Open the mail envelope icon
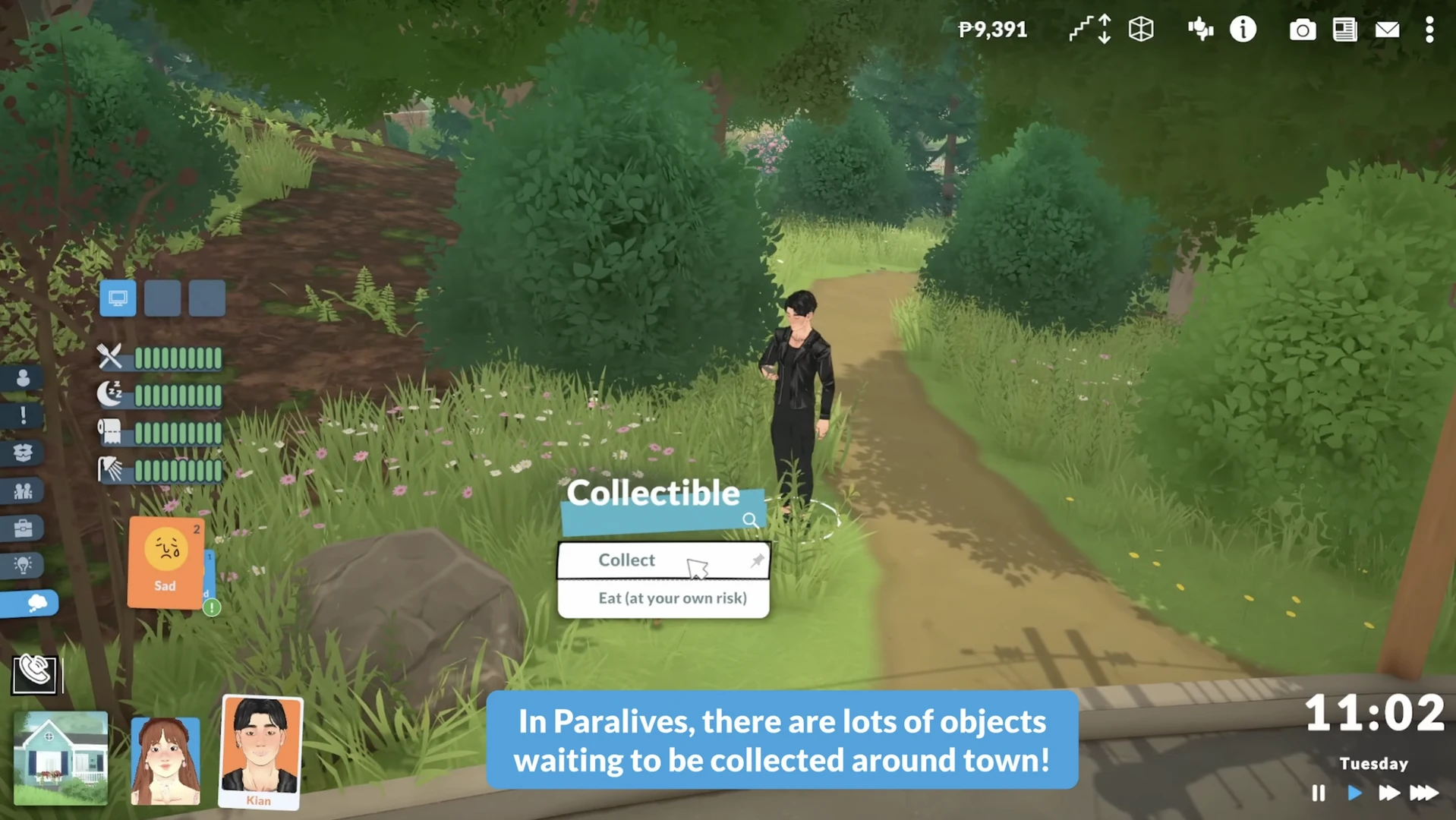This screenshot has height=820, width=1456. (x=1387, y=30)
